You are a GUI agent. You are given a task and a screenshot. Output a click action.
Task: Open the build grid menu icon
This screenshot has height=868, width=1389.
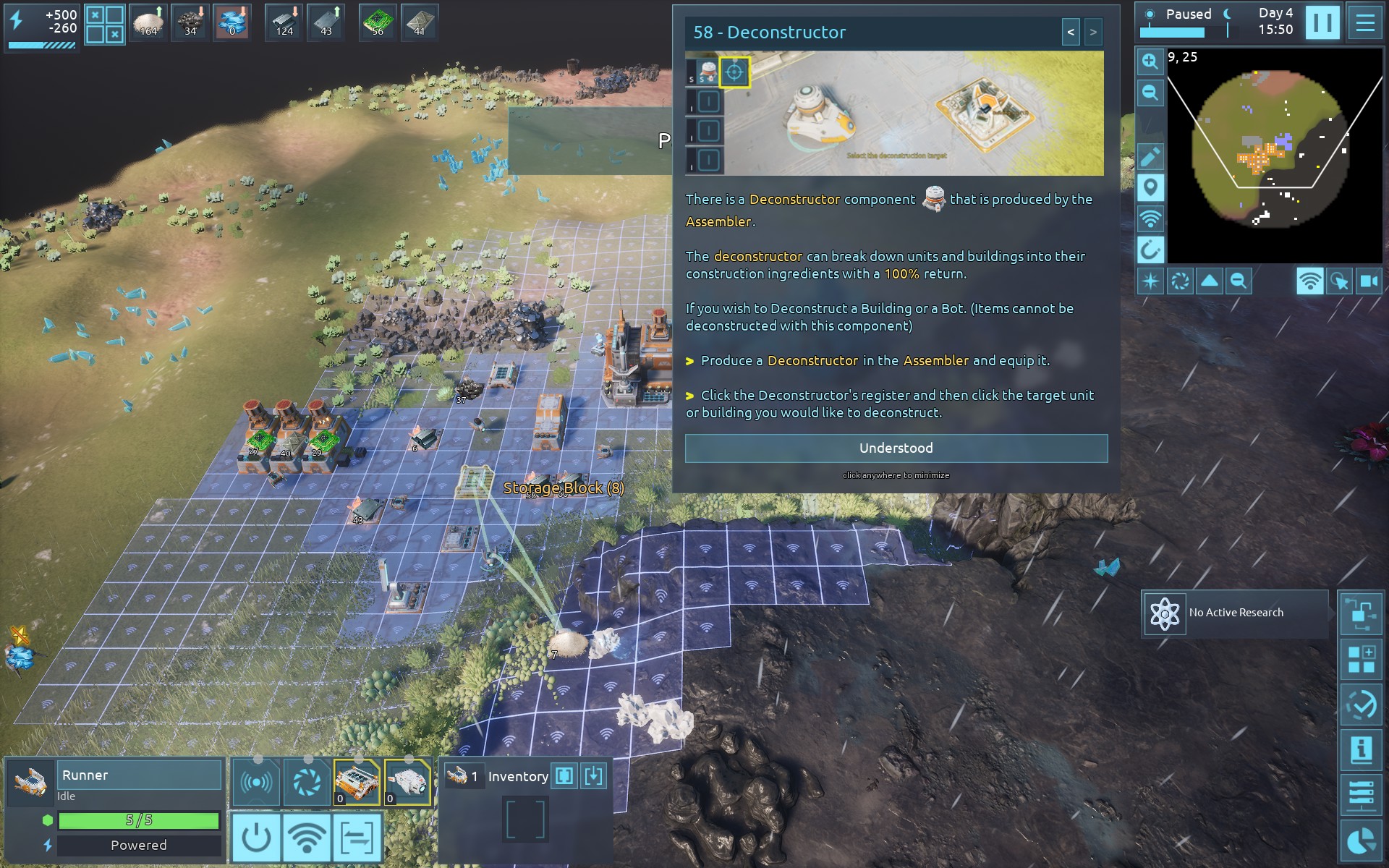tap(1361, 660)
